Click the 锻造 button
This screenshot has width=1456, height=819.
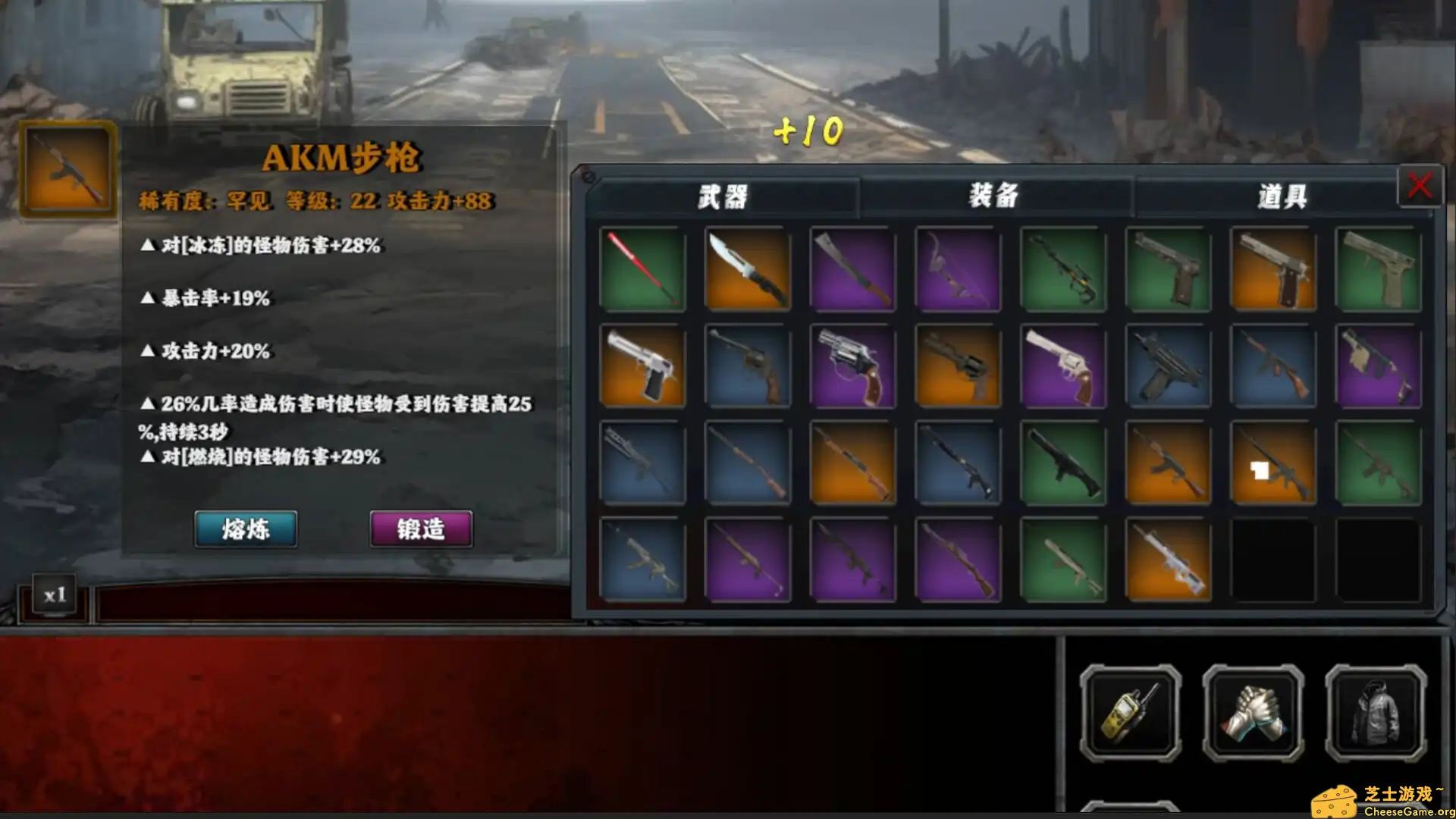(419, 529)
